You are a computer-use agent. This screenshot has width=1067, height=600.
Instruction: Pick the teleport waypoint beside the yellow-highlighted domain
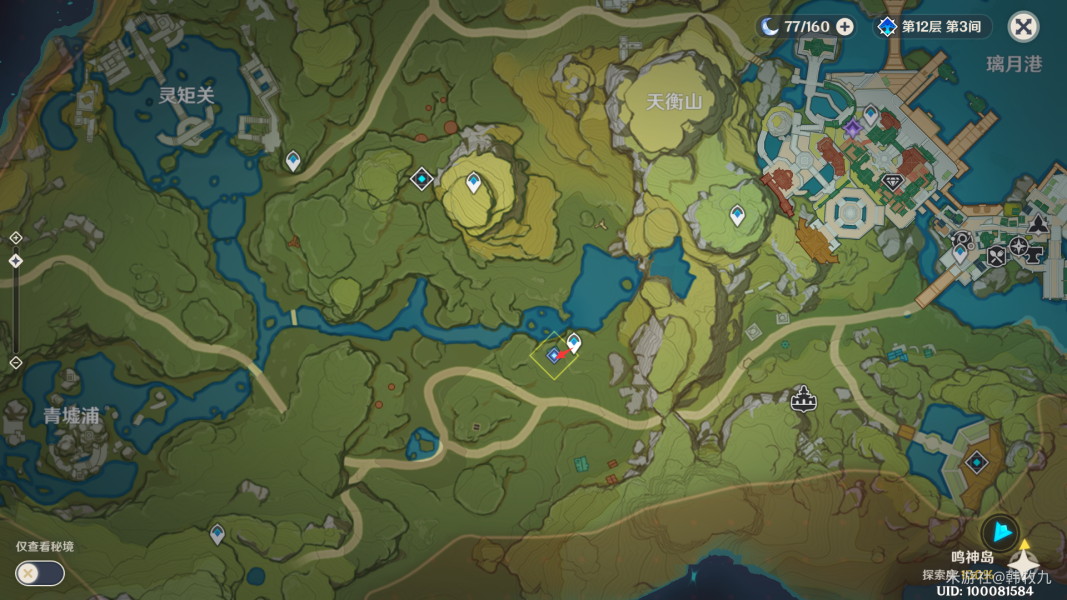(x=574, y=342)
